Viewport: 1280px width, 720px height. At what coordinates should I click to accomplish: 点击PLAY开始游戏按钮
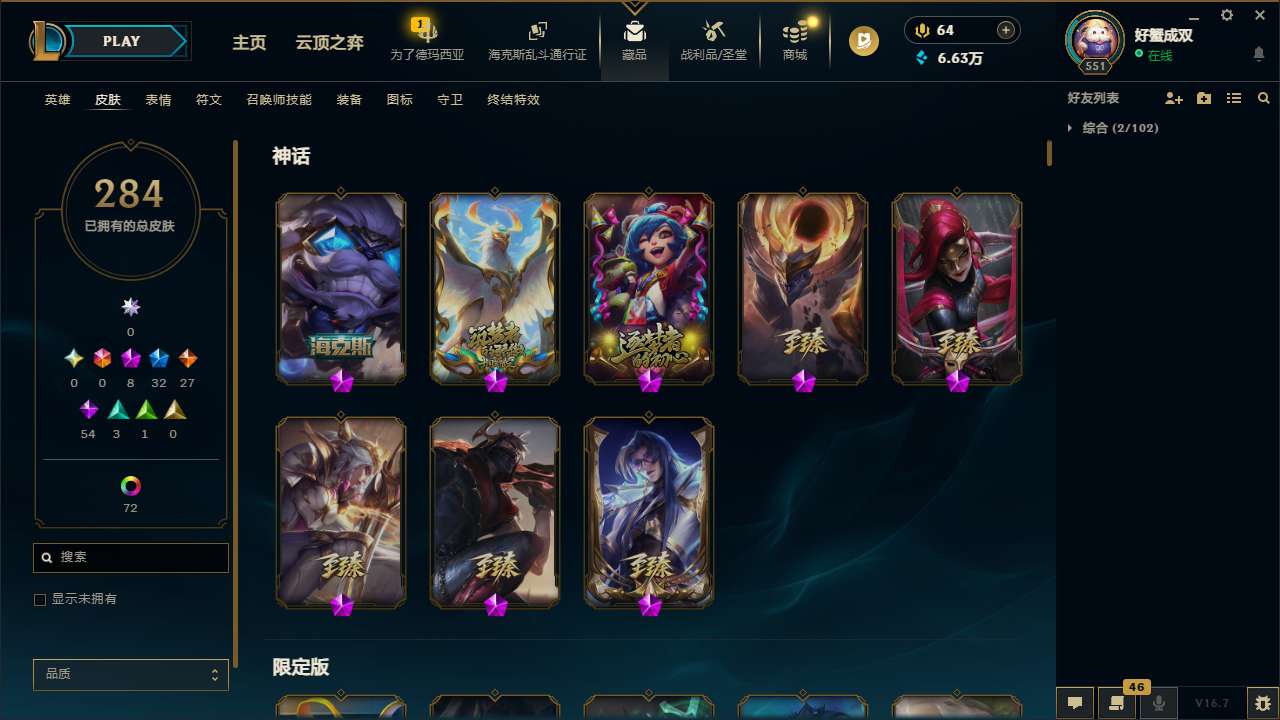coord(121,41)
